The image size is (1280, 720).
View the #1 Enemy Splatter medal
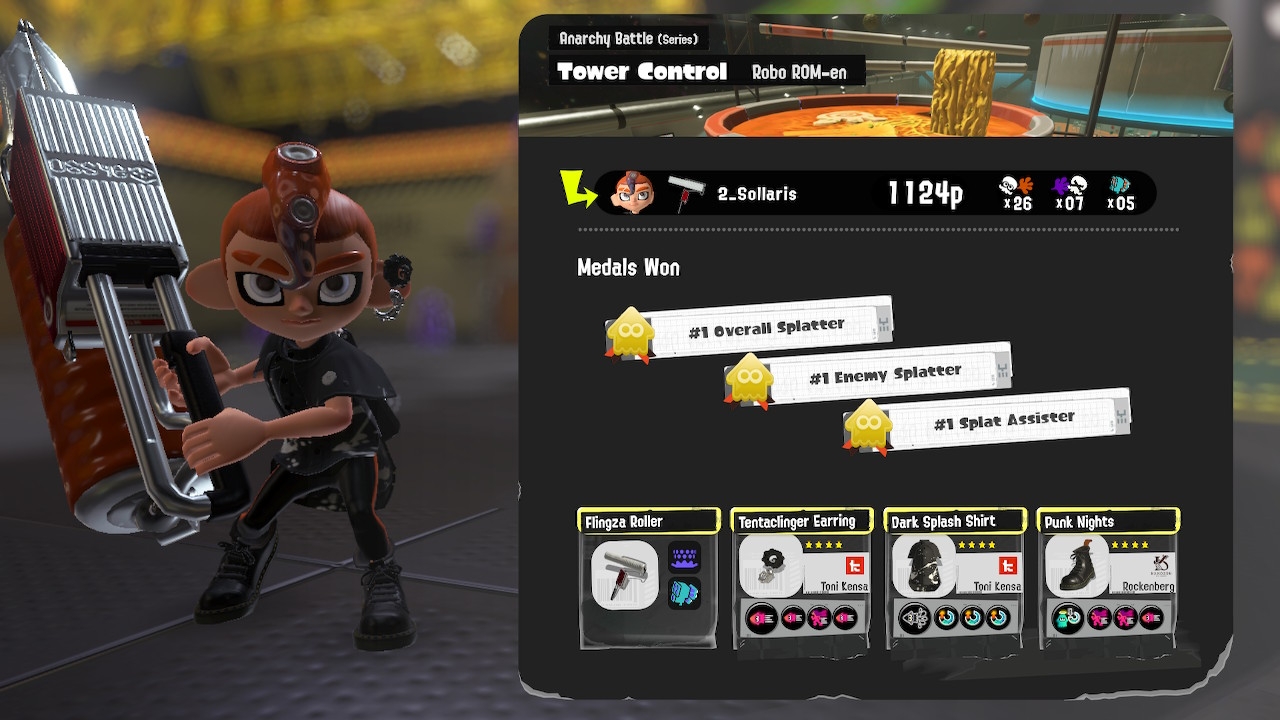coord(868,375)
